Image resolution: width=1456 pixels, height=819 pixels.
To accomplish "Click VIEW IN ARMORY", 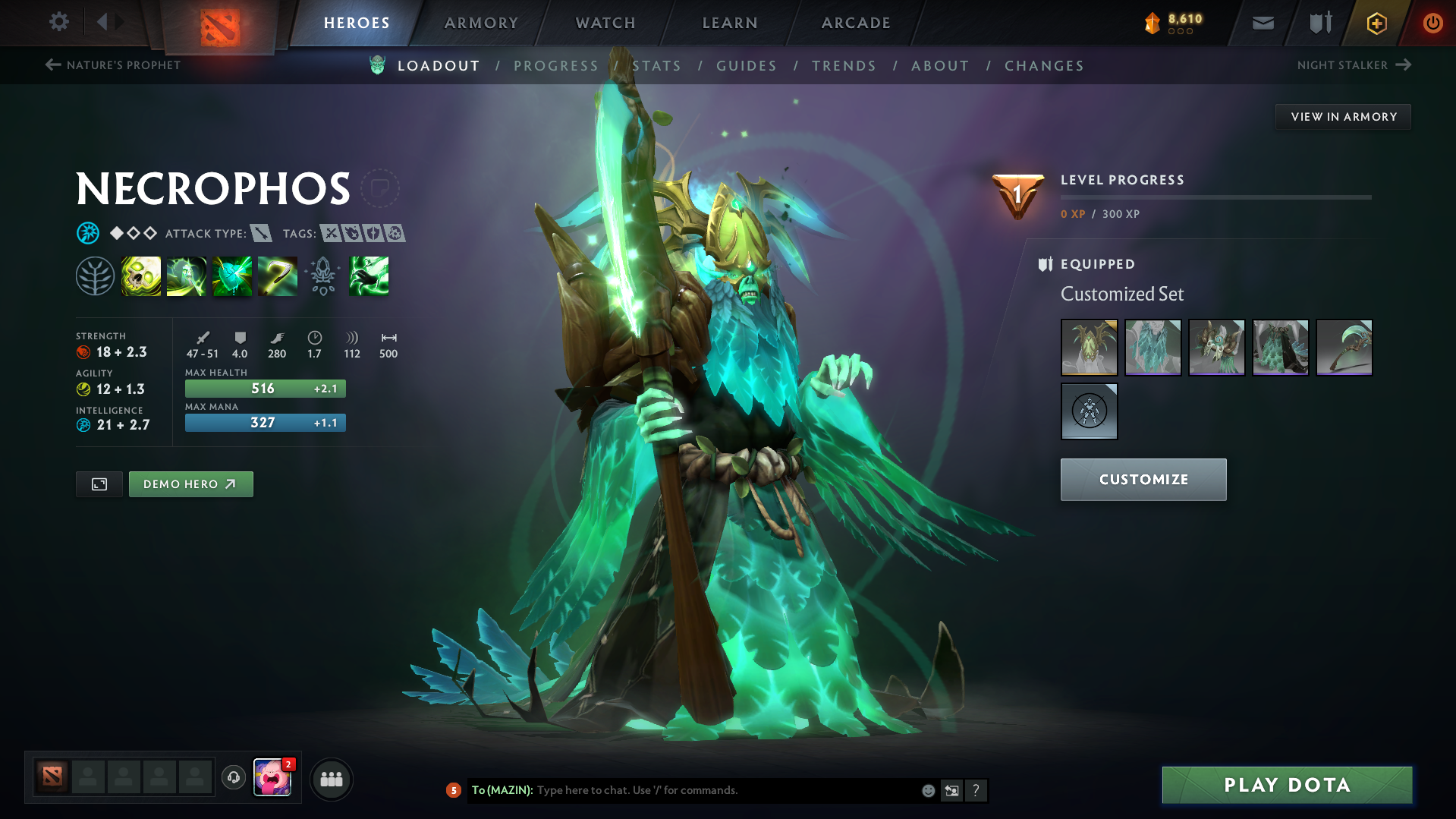I will point(1343,116).
